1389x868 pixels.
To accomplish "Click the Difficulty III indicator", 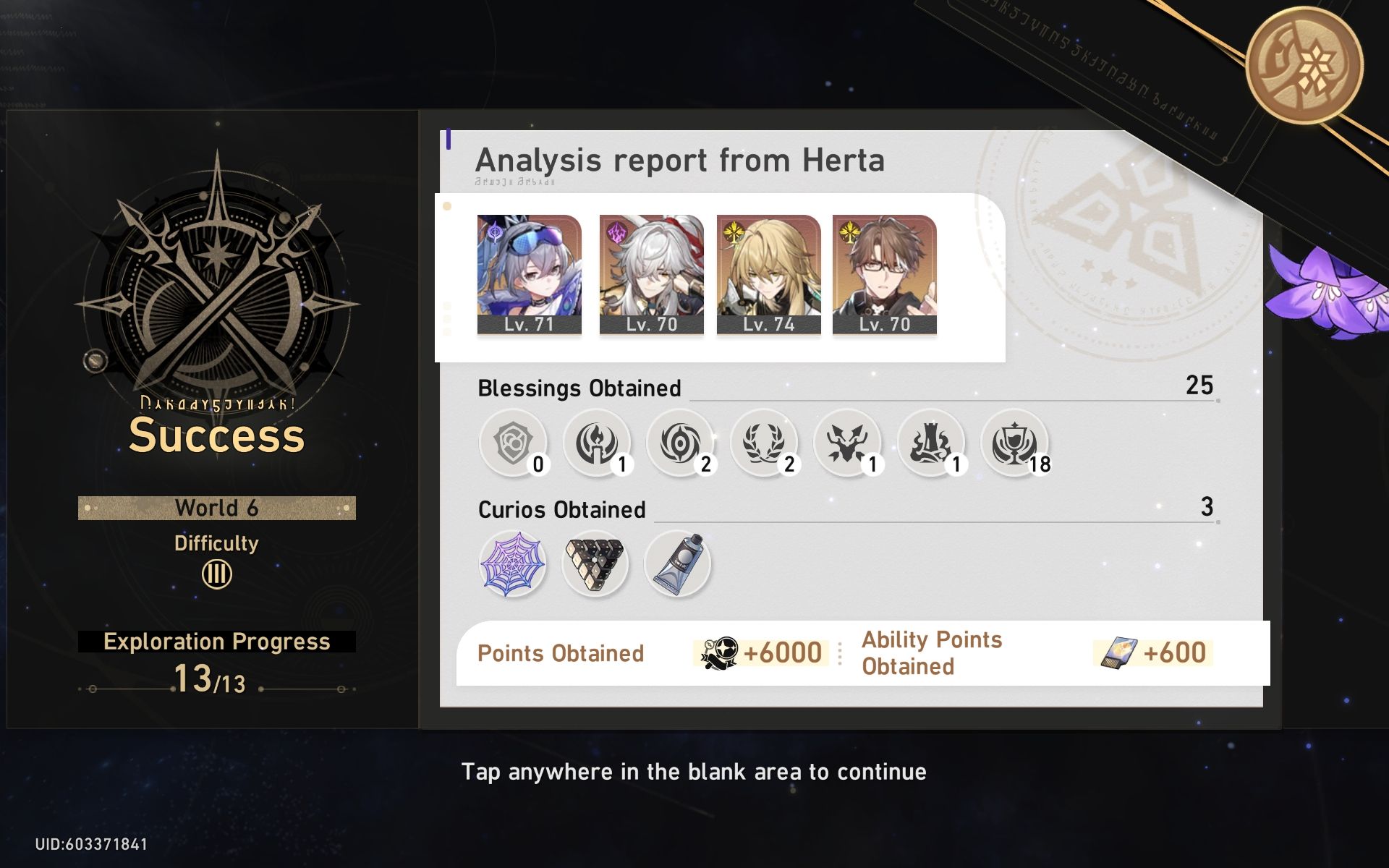I will click(216, 574).
